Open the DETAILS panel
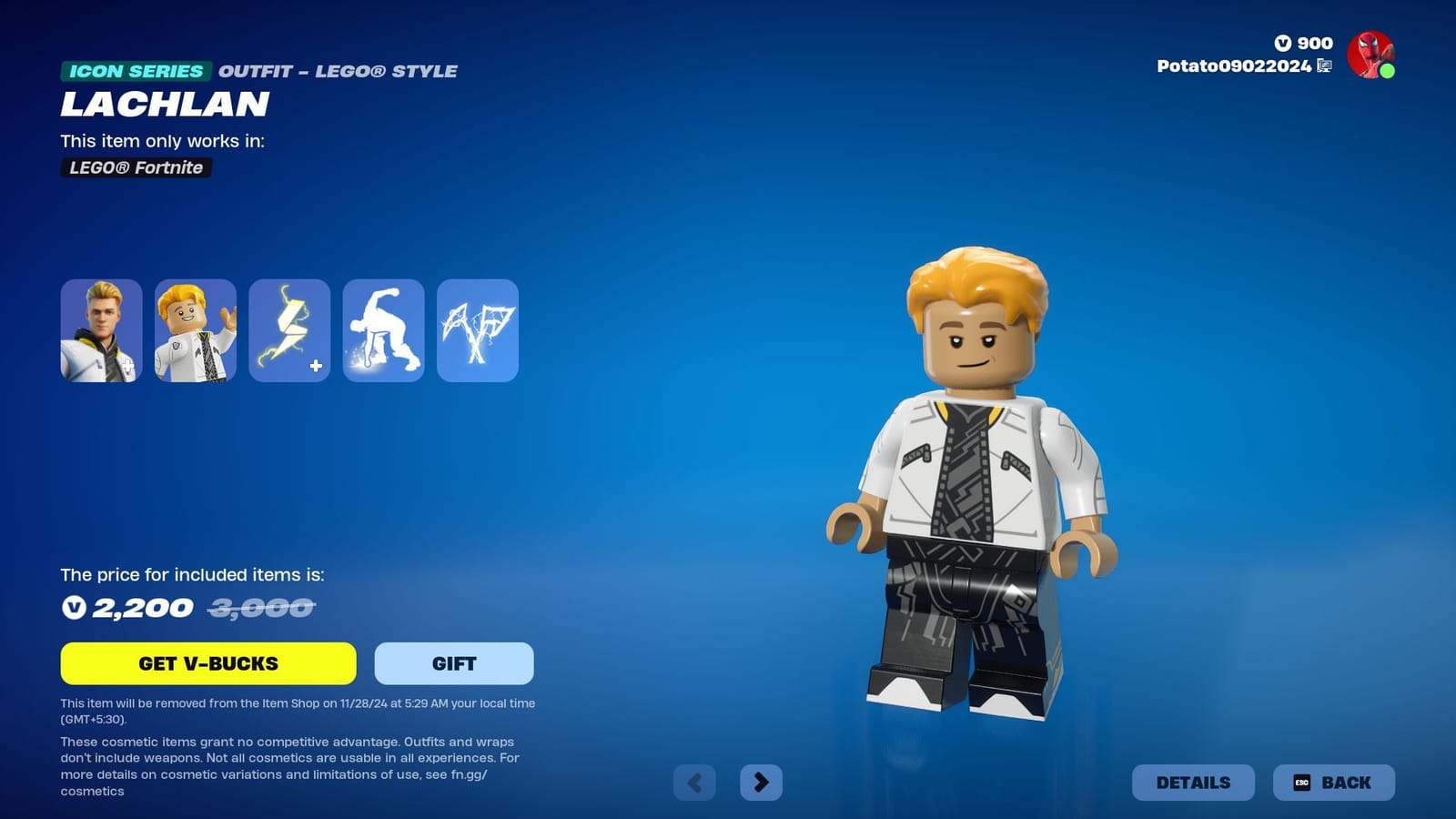Screen dimensions: 1456x819 [x=1193, y=782]
